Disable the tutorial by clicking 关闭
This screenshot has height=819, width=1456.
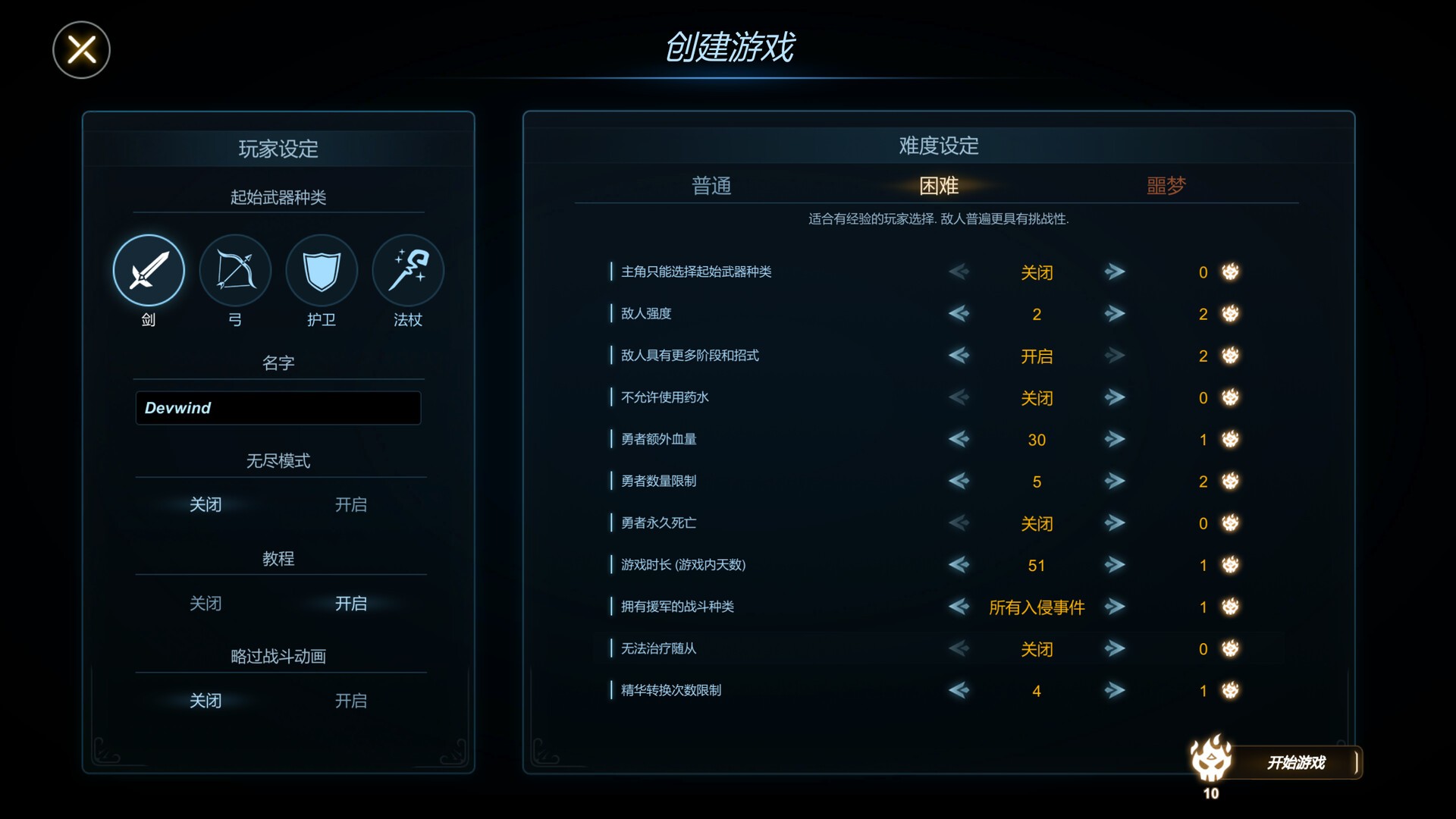pos(206,603)
